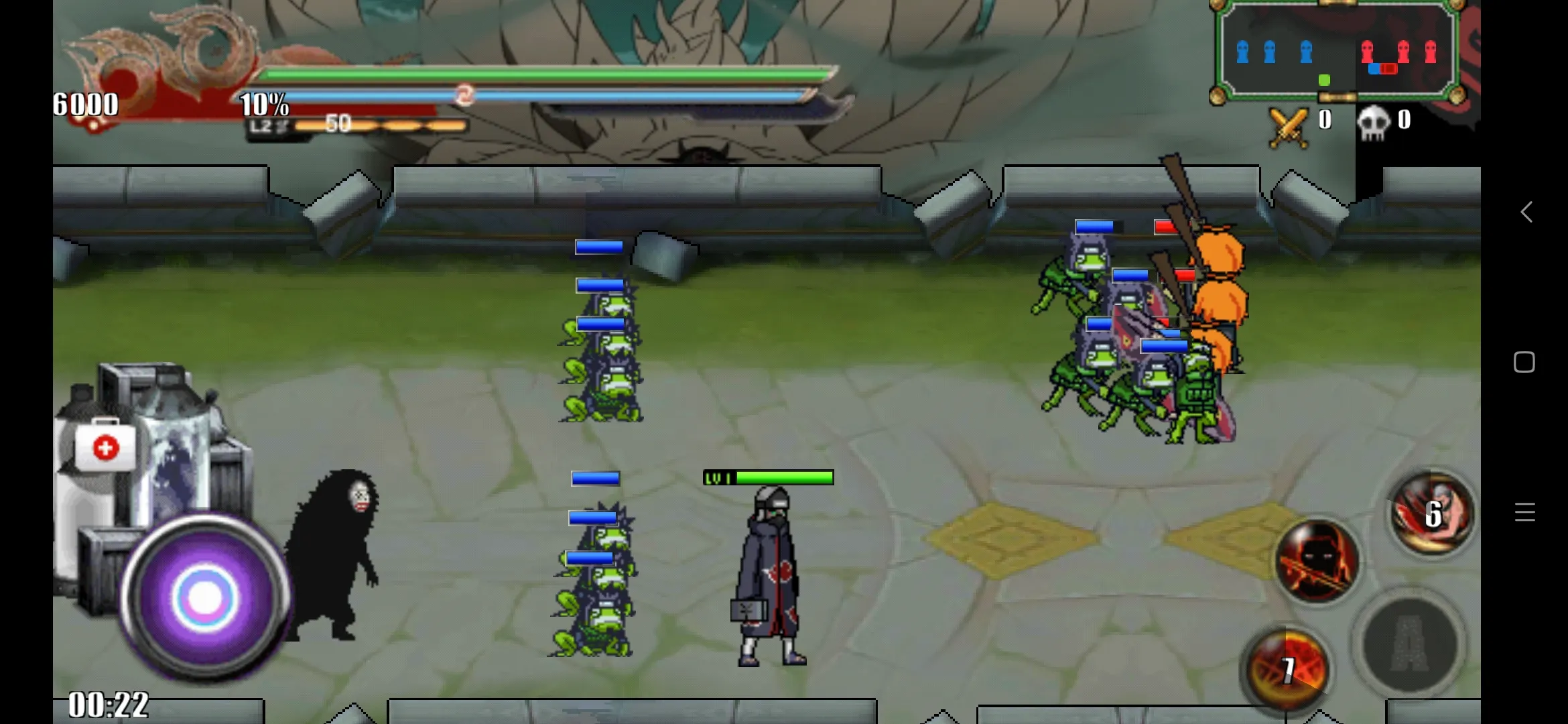Activate the fiery skill showing cooldown 7

[x=1285, y=668]
